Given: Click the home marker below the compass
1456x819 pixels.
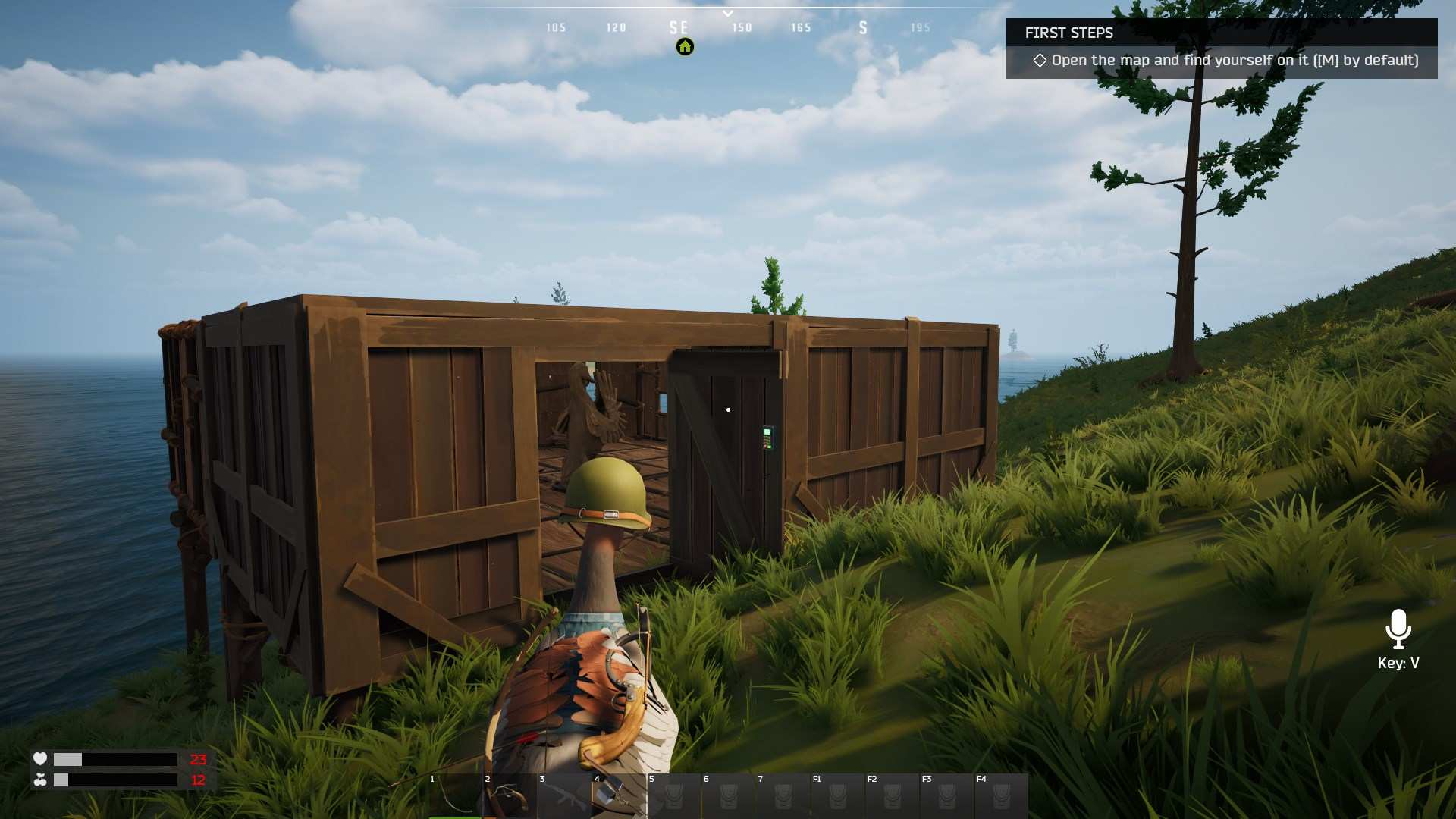Looking at the screenshot, I should click(683, 46).
